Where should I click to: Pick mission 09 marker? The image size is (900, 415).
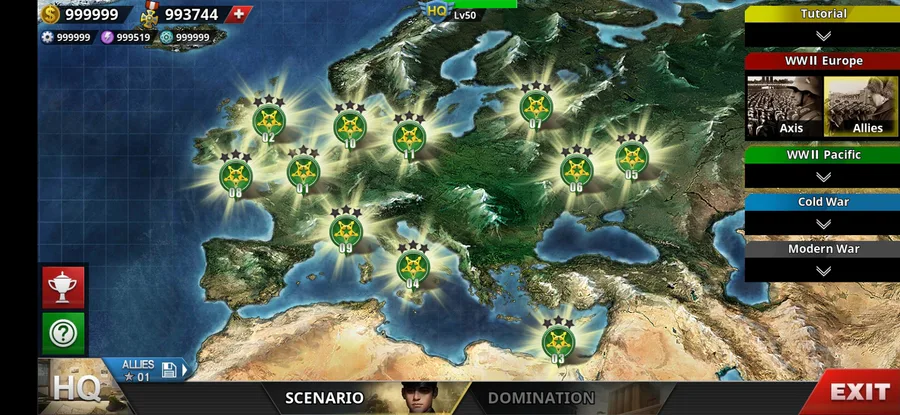click(x=345, y=230)
